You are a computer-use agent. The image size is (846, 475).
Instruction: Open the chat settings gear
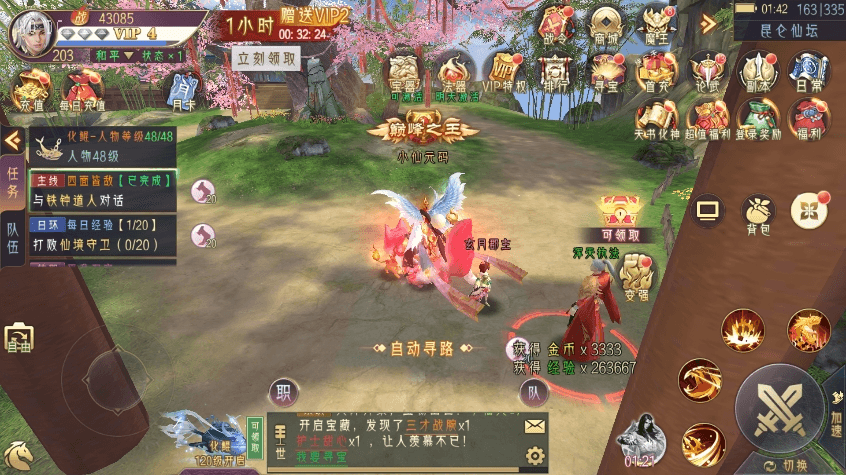[x=535, y=457]
